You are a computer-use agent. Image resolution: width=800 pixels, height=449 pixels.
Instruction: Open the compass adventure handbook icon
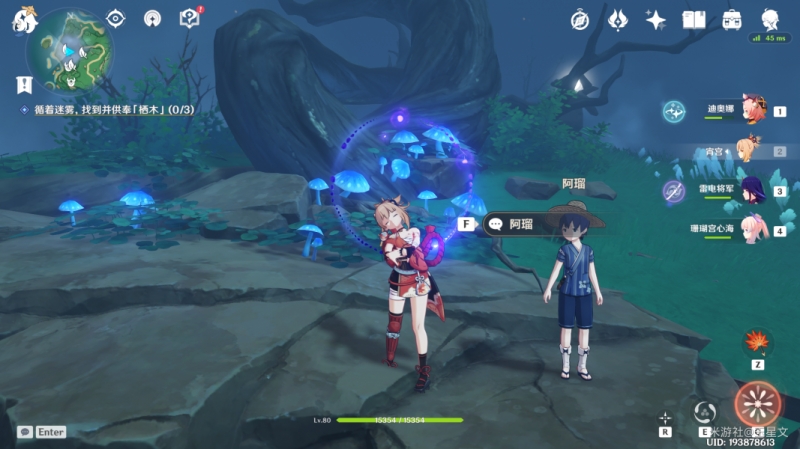click(581, 19)
